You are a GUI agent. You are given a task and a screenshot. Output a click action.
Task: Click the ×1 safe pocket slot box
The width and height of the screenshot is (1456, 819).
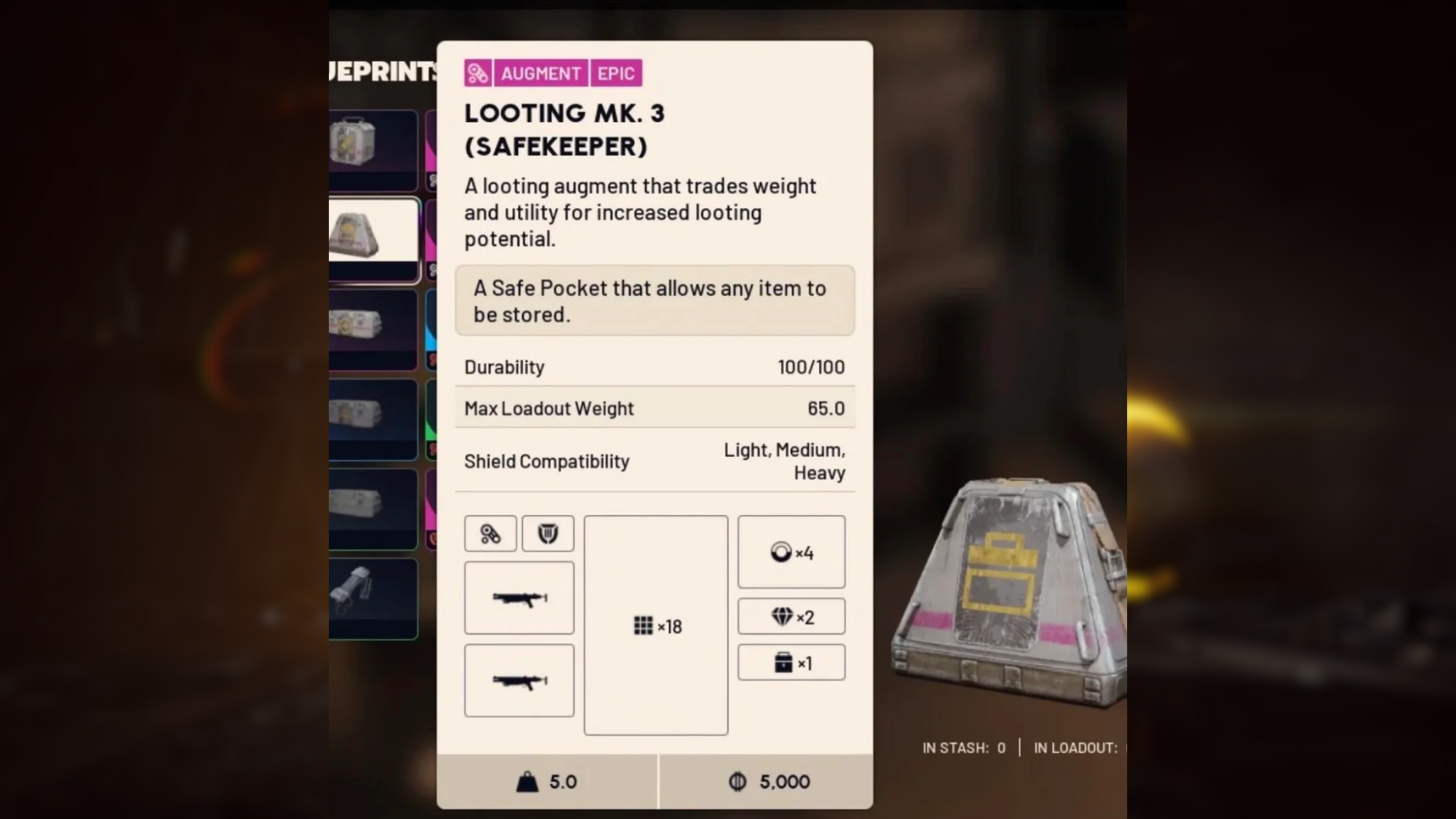click(791, 663)
